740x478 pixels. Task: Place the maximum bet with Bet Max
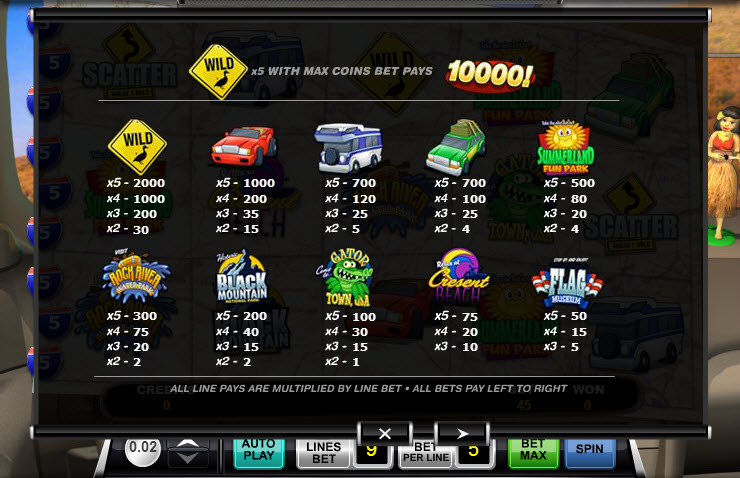tap(533, 453)
